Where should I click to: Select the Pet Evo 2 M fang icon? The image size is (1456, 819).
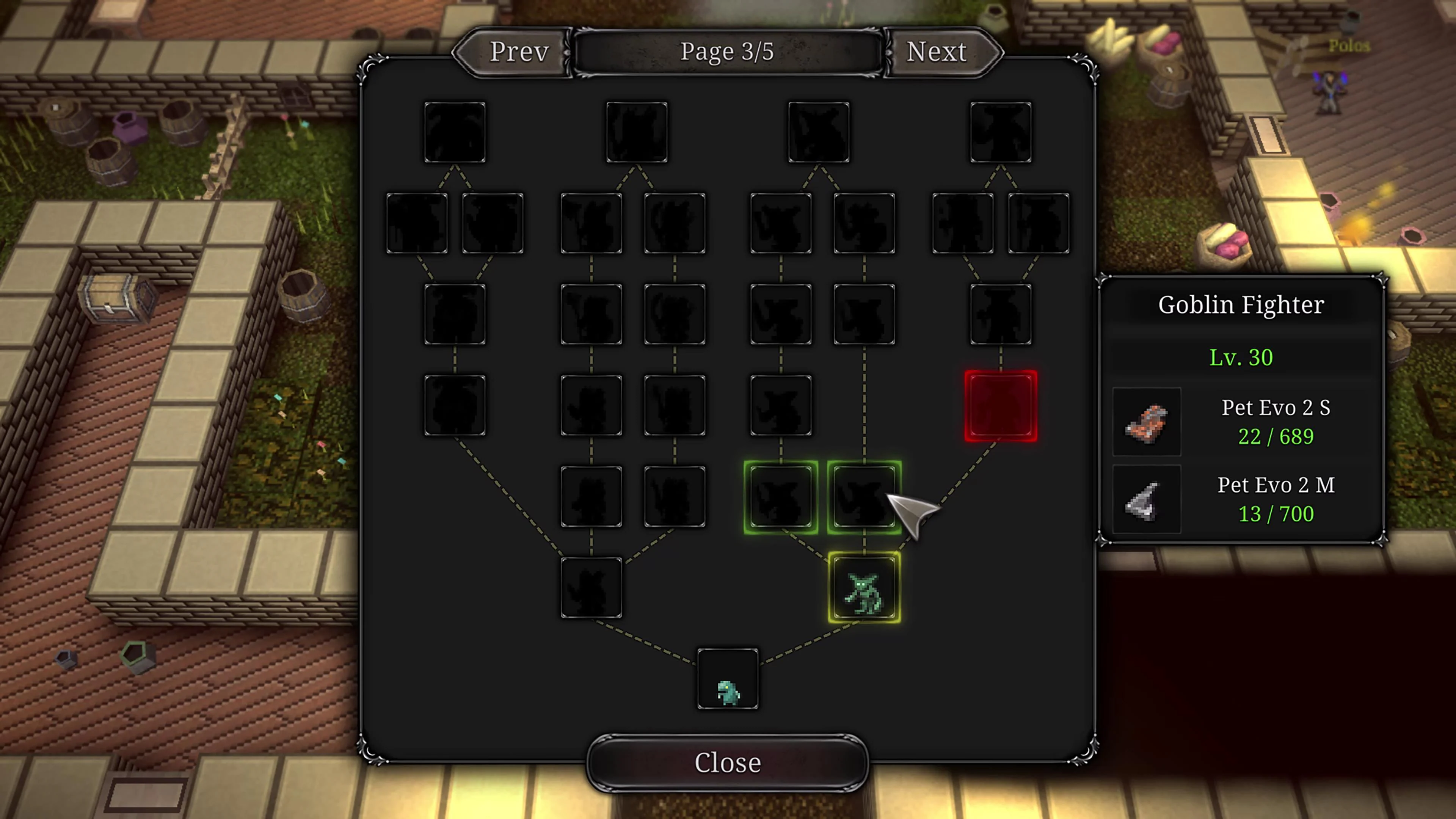coord(1147,499)
